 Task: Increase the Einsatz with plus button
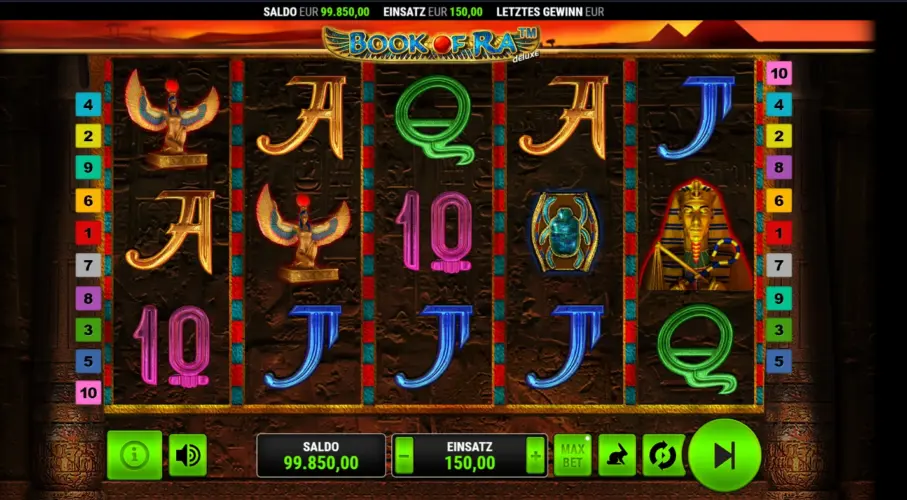click(536, 456)
